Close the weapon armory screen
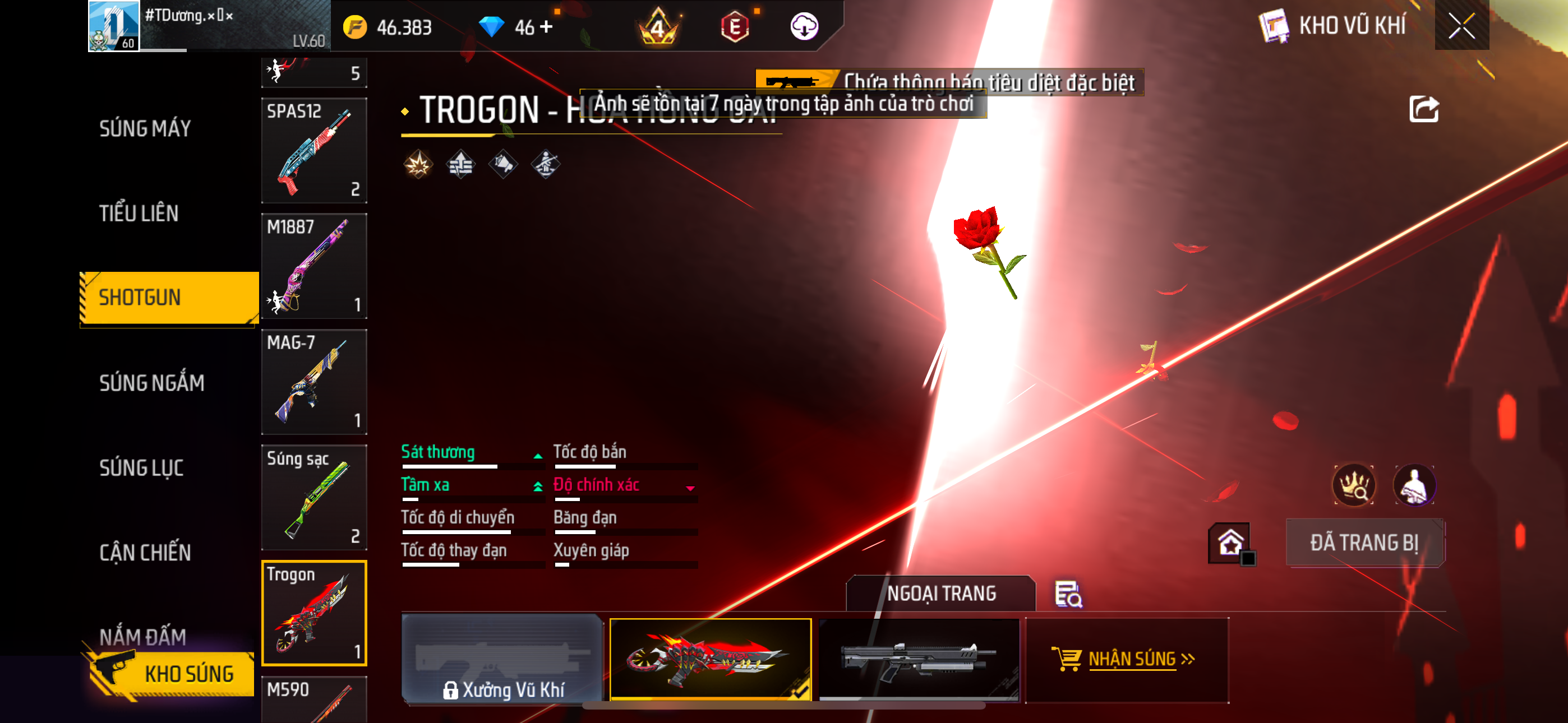 [x=1461, y=26]
